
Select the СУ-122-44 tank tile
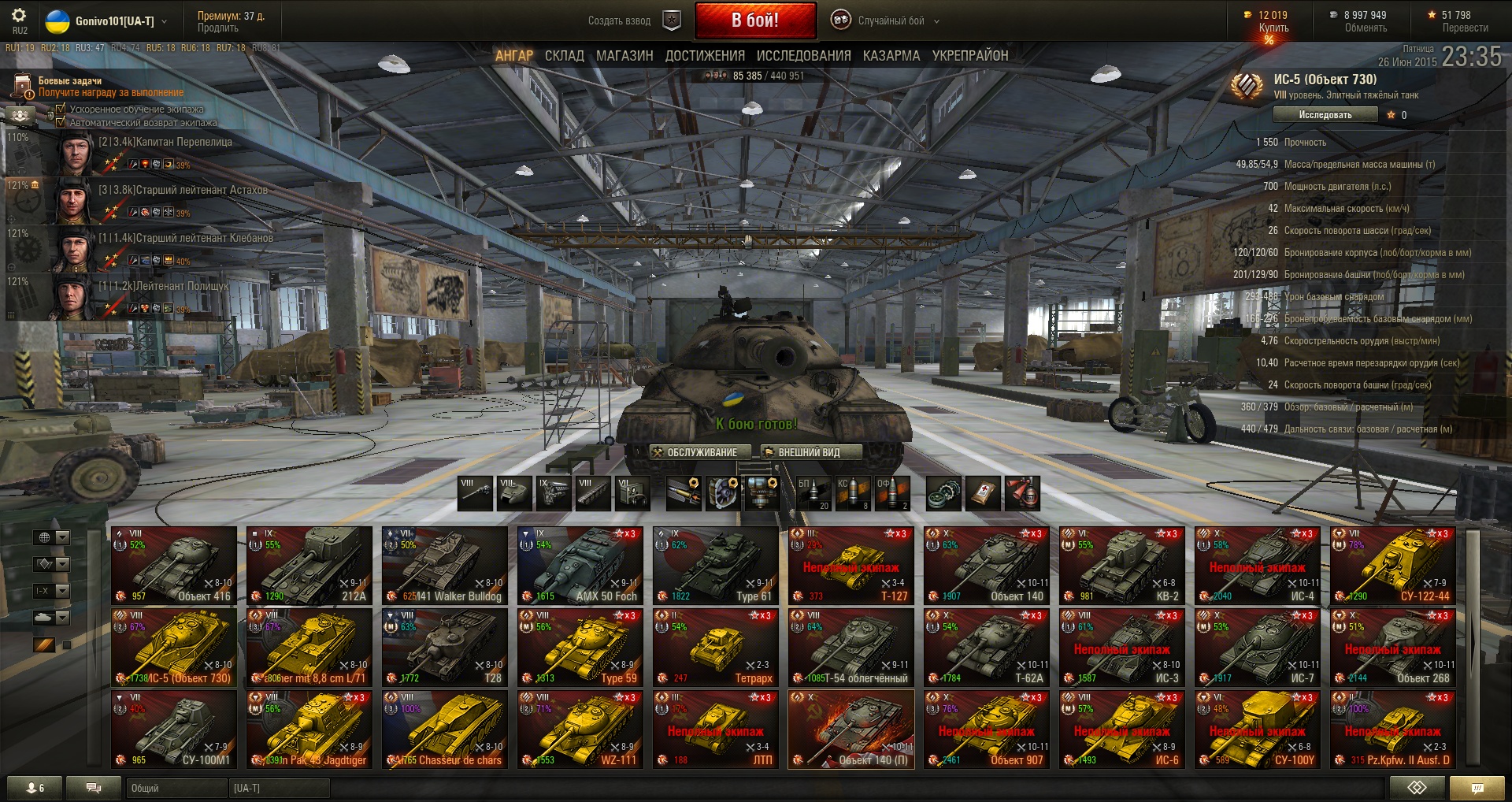click(1392, 566)
